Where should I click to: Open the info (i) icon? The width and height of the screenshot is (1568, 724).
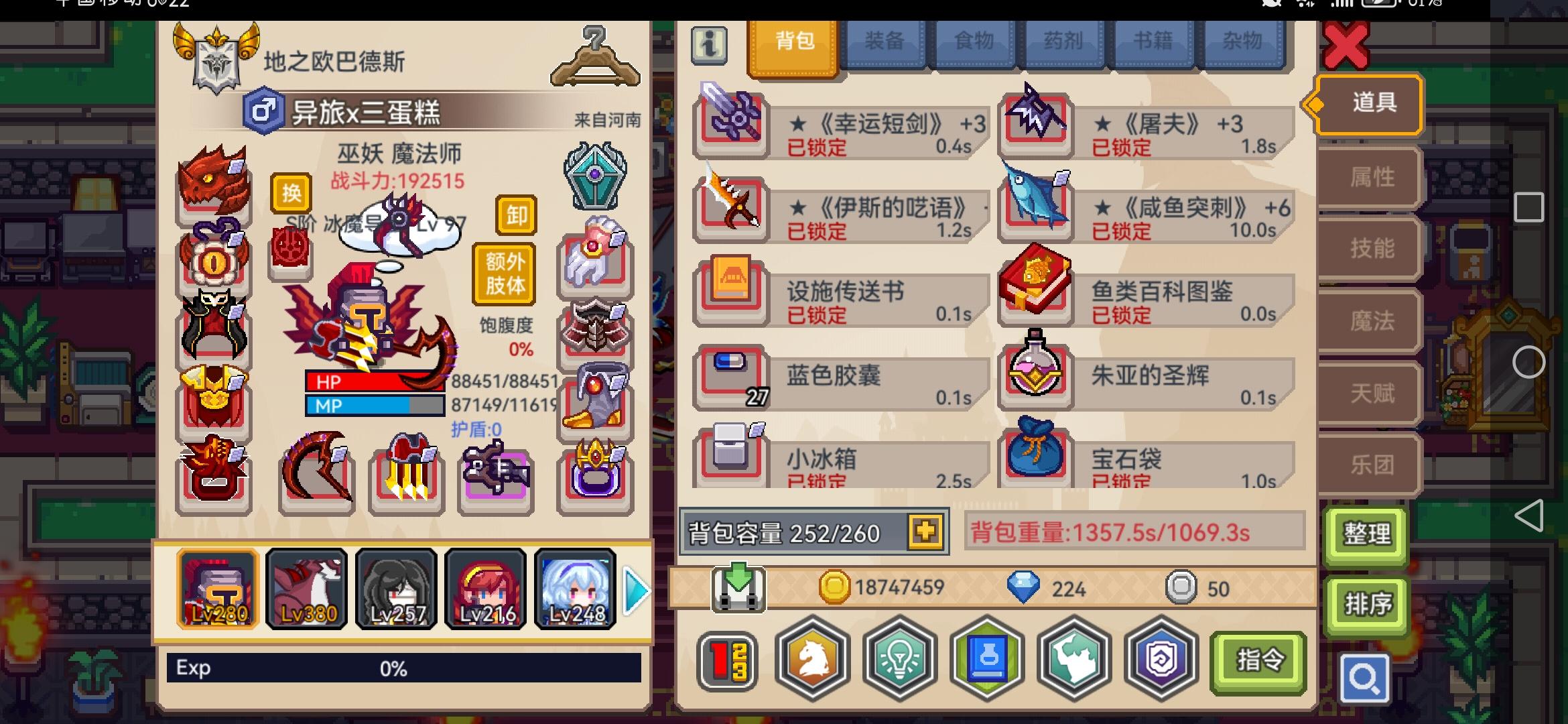coord(708,47)
